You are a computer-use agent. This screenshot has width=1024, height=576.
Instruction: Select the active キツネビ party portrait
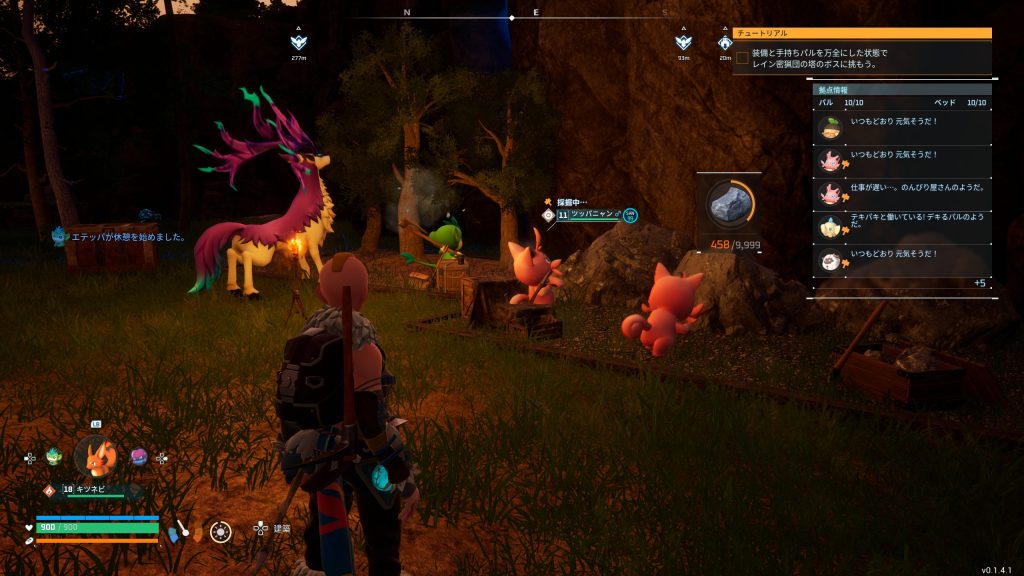[x=96, y=457]
